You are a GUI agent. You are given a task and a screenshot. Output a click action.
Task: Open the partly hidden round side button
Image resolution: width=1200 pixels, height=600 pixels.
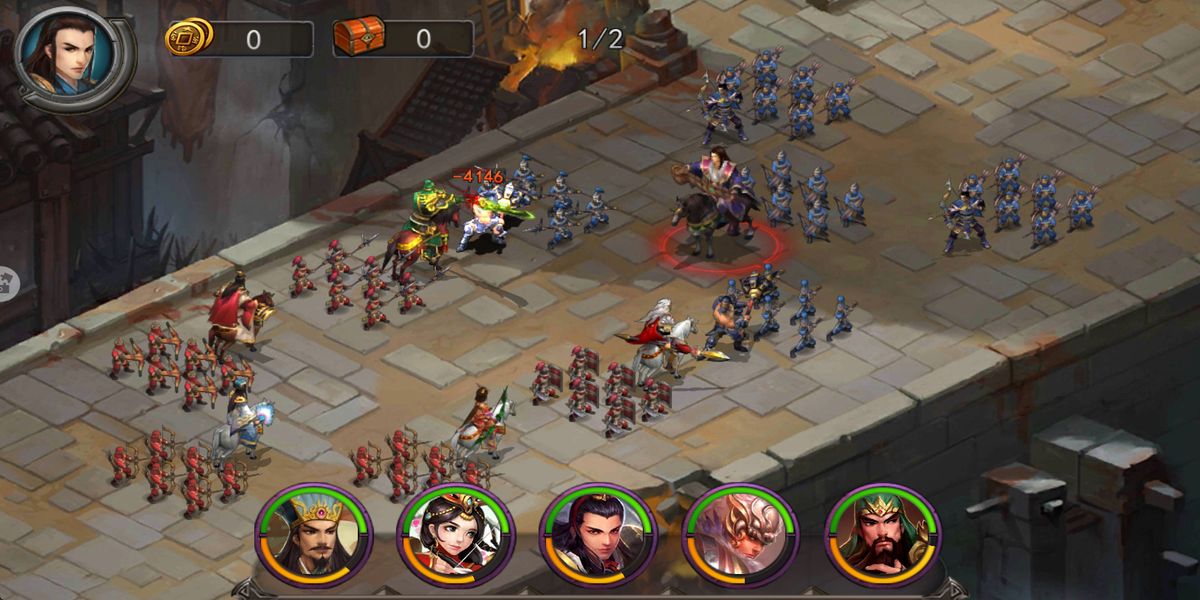tap(6, 282)
